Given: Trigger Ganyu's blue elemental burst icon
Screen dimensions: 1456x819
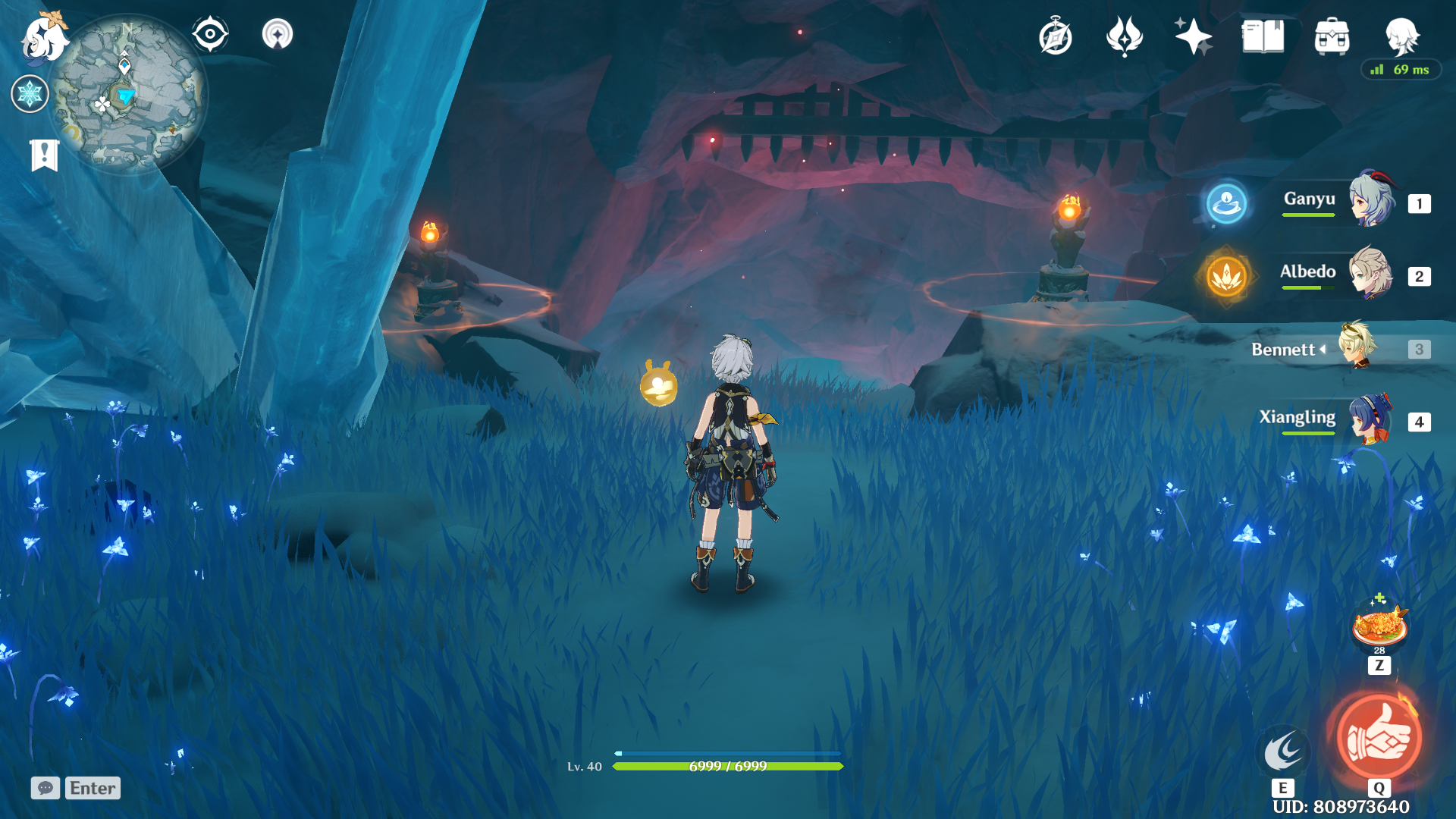Looking at the screenshot, I should (1226, 203).
